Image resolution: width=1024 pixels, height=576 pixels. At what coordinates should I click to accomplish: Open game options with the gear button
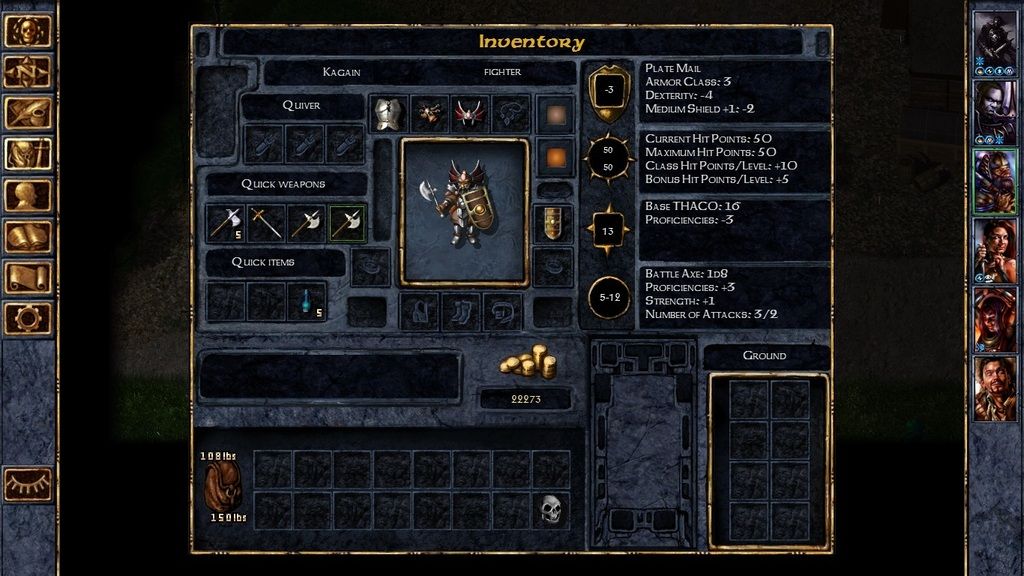point(27,318)
